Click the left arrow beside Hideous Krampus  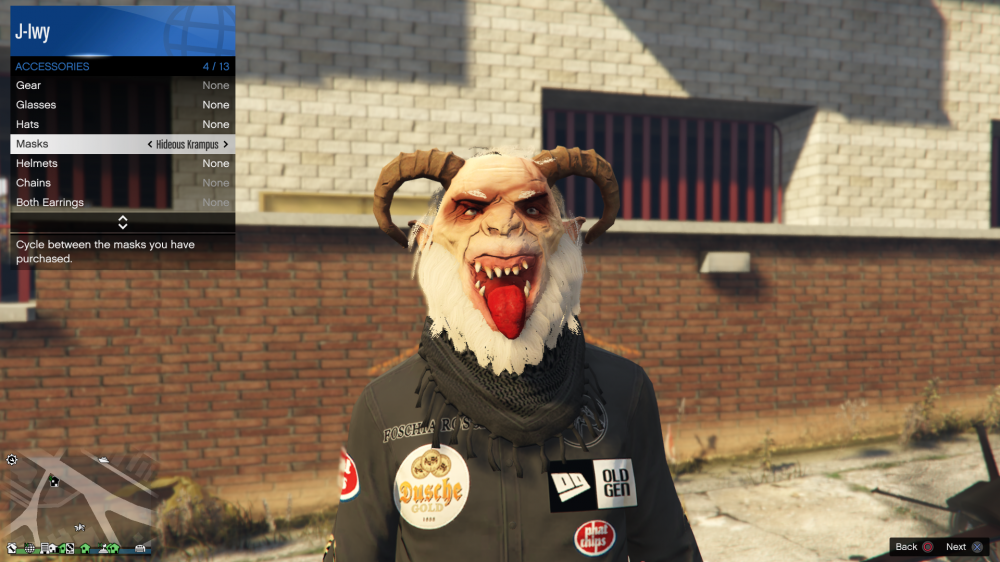(x=150, y=144)
